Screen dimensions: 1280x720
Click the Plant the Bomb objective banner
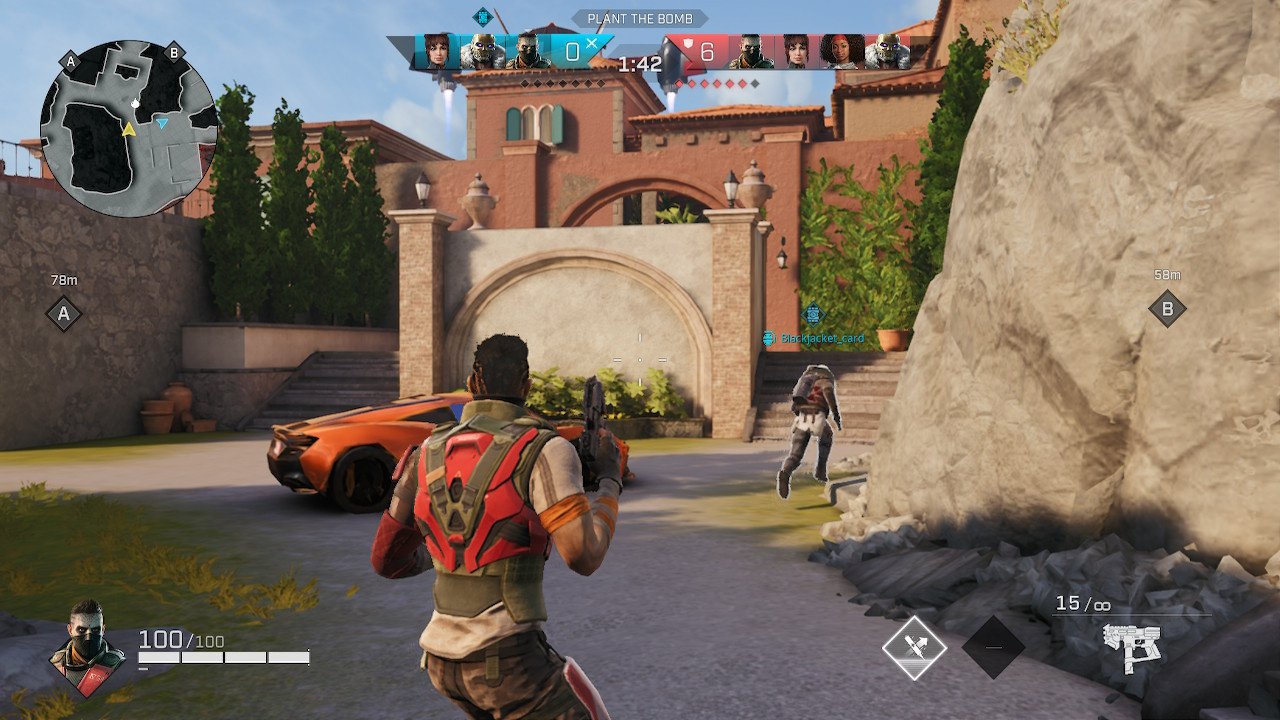pyautogui.click(x=640, y=19)
